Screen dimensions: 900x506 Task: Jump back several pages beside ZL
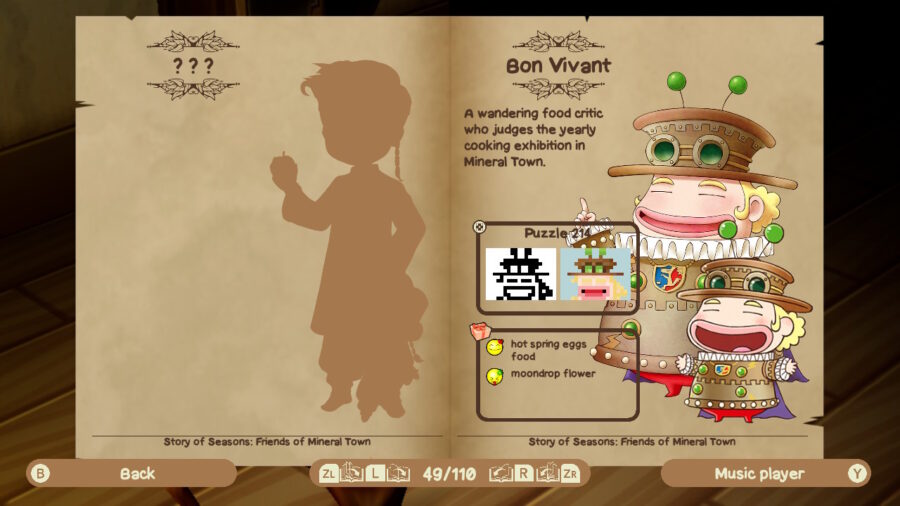pyautogui.click(x=351, y=473)
